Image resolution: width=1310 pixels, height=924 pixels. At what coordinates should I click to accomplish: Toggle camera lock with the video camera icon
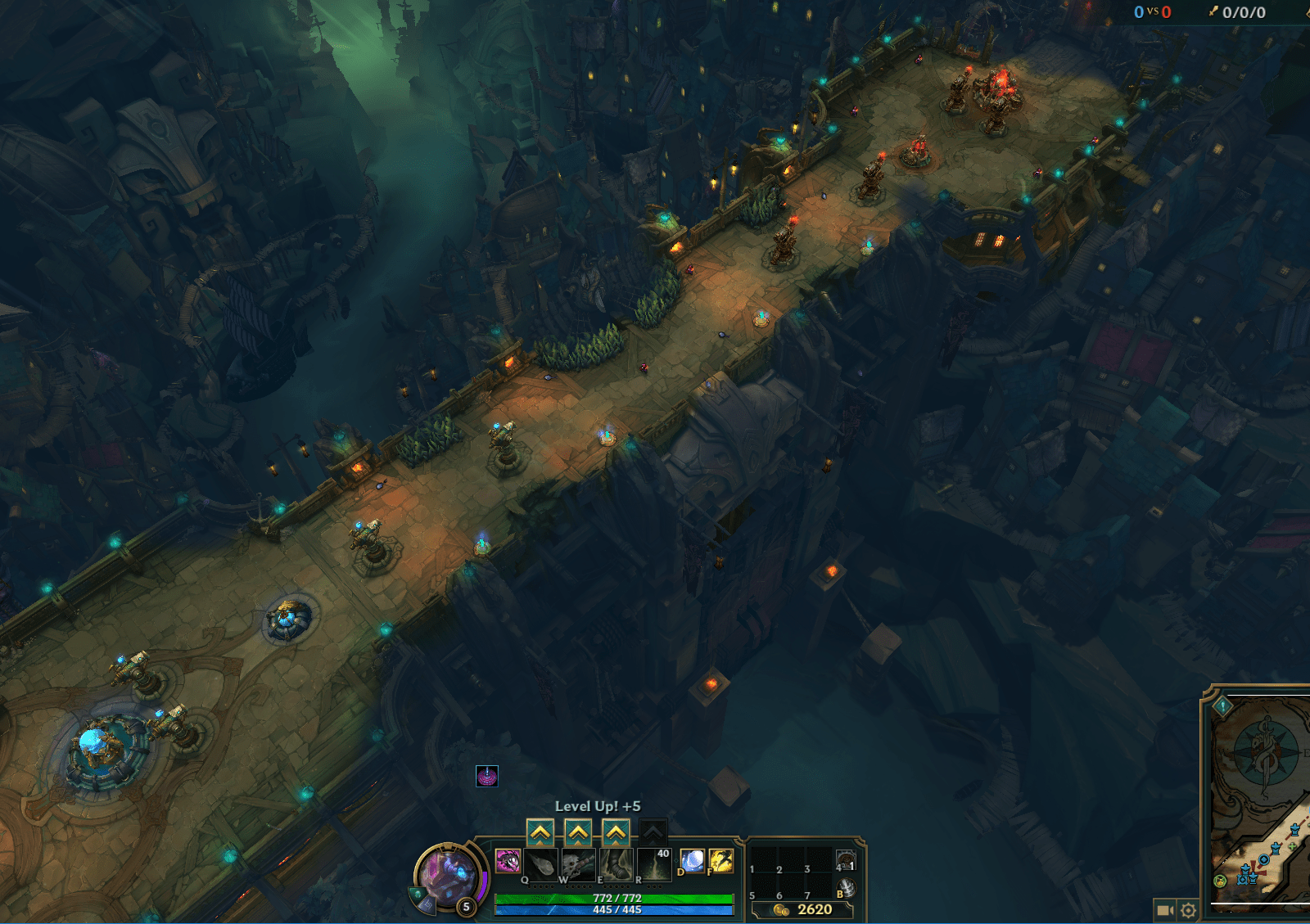1165,909
